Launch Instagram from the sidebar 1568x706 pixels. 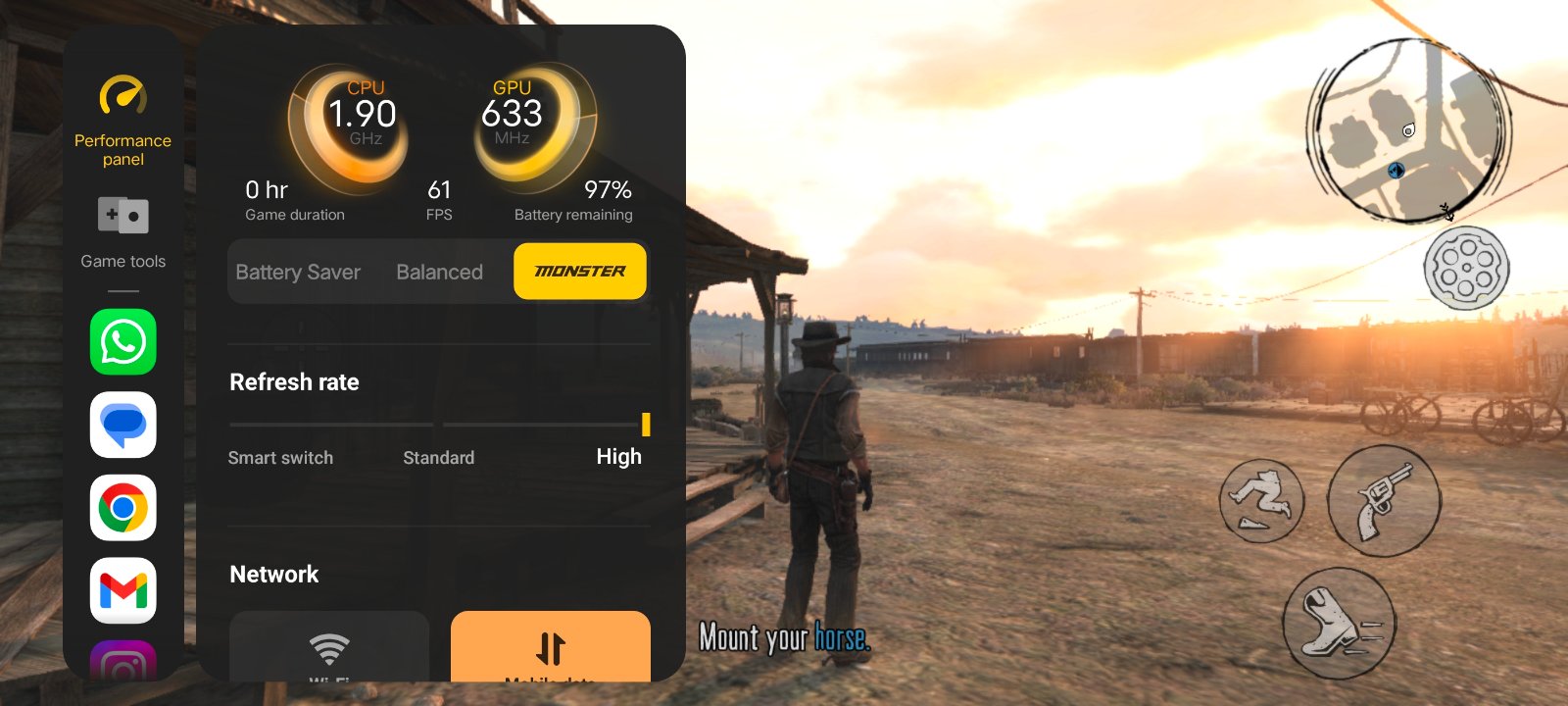pyautogui.click(x=123, y=664)
